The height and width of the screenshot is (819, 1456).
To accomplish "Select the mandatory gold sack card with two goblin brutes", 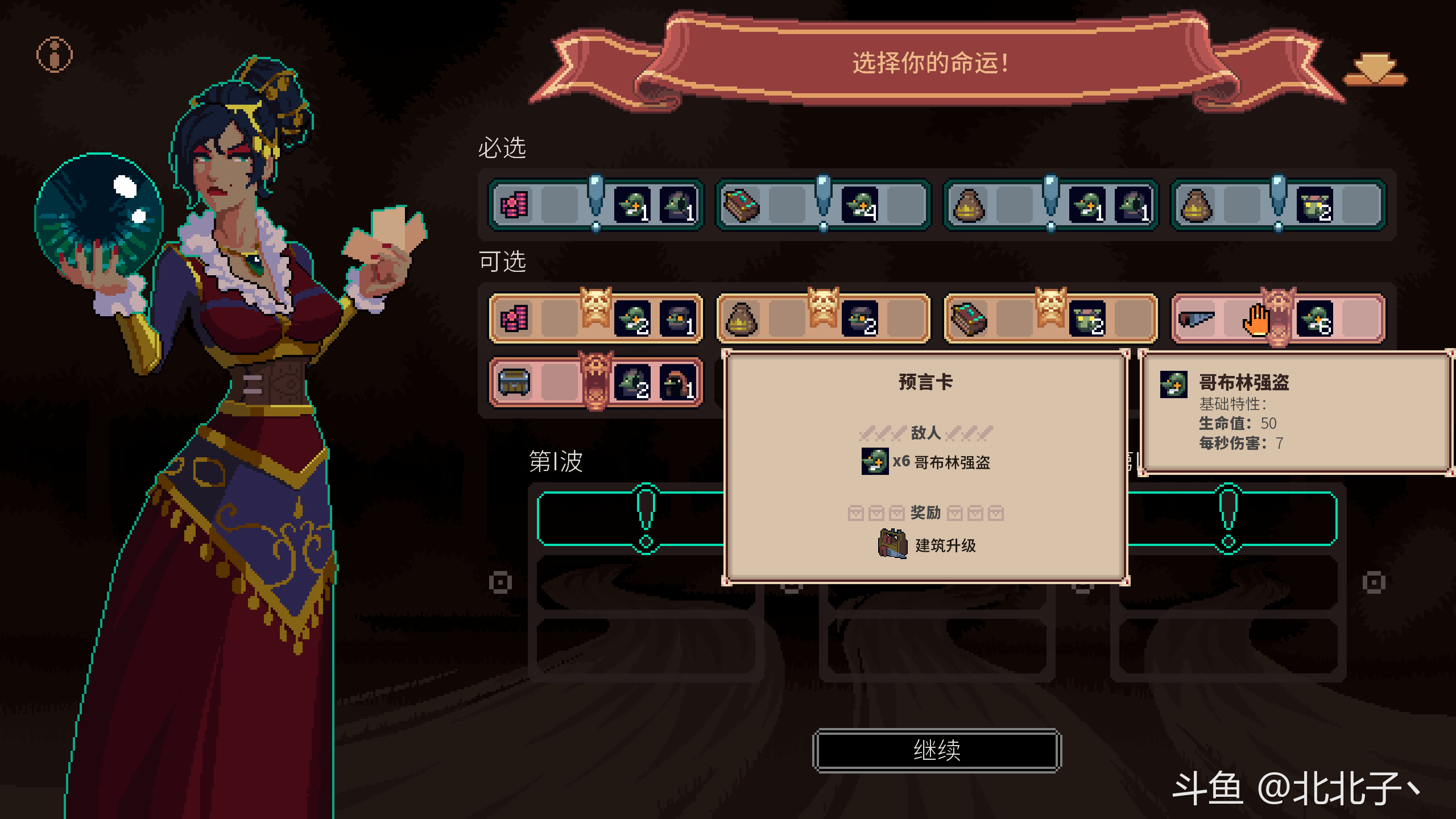I will [x=1278, y=205].
